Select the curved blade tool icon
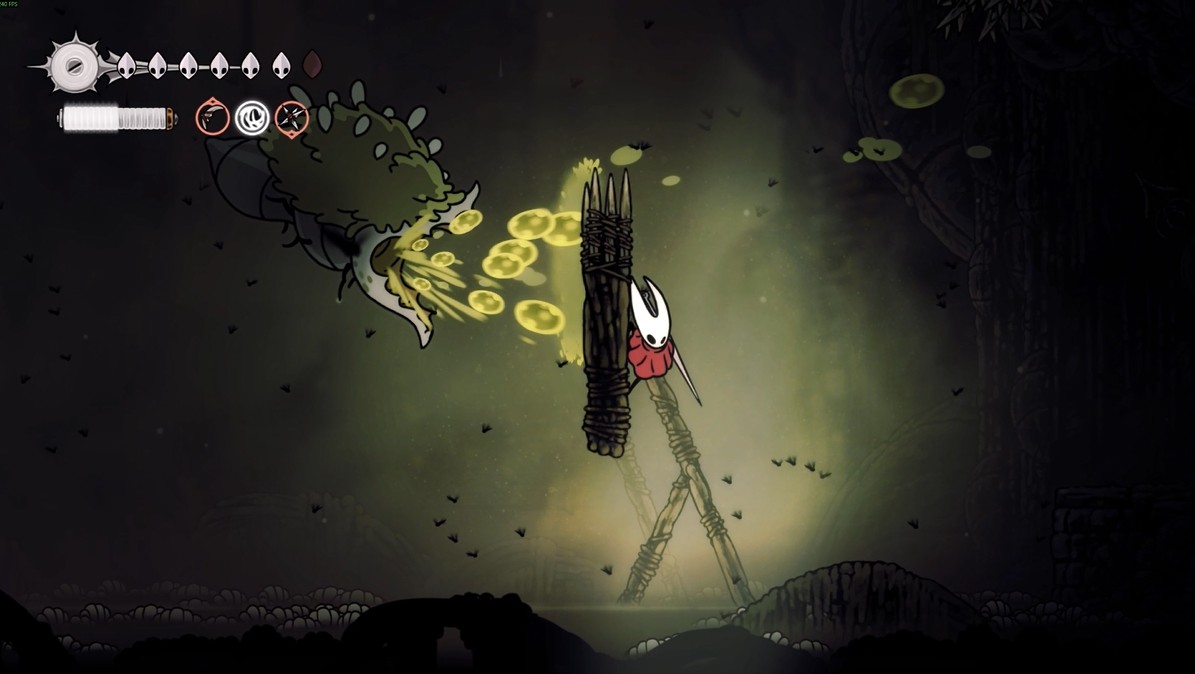The height and width of the screenshot is (674, 1195). click(212, 118)
